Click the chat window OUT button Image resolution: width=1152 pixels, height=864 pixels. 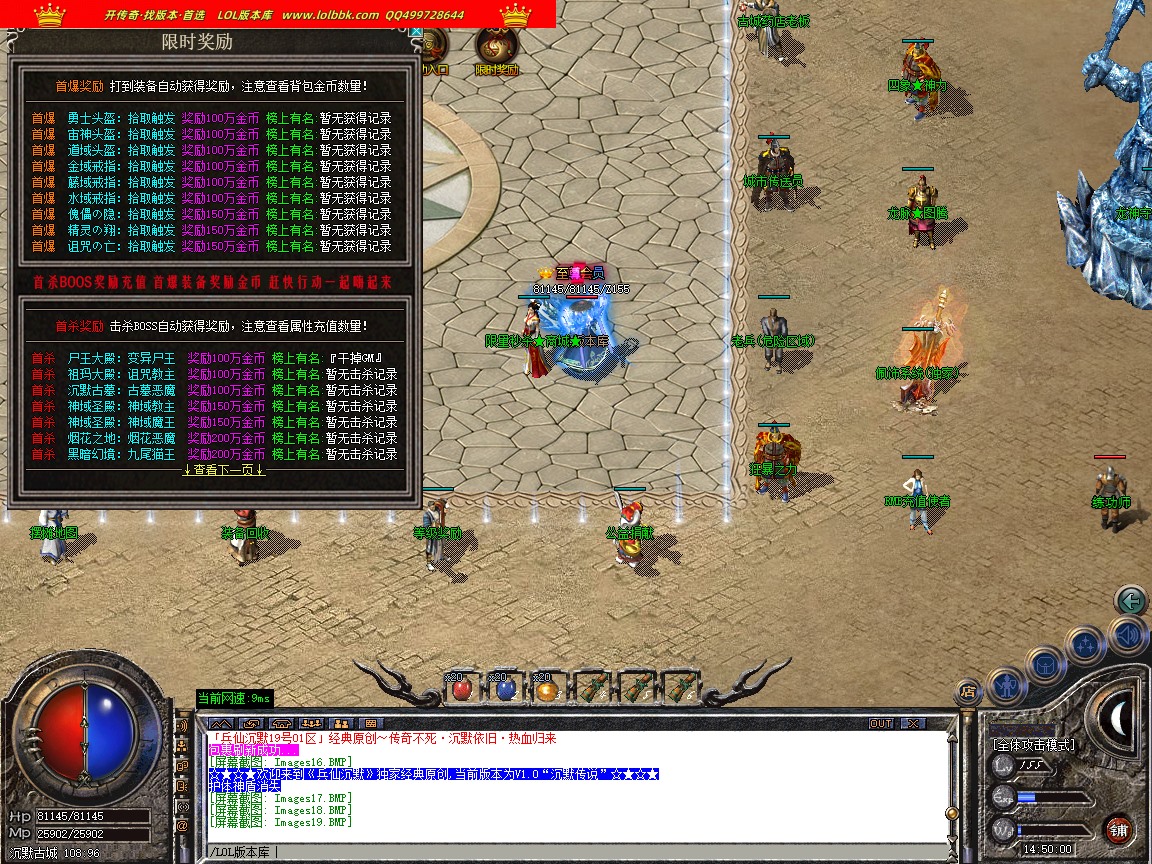click(x=881, y=723)
